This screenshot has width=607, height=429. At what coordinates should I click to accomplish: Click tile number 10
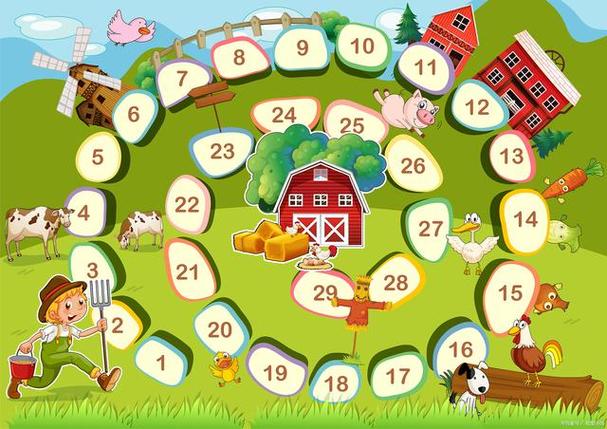(362, 45)
